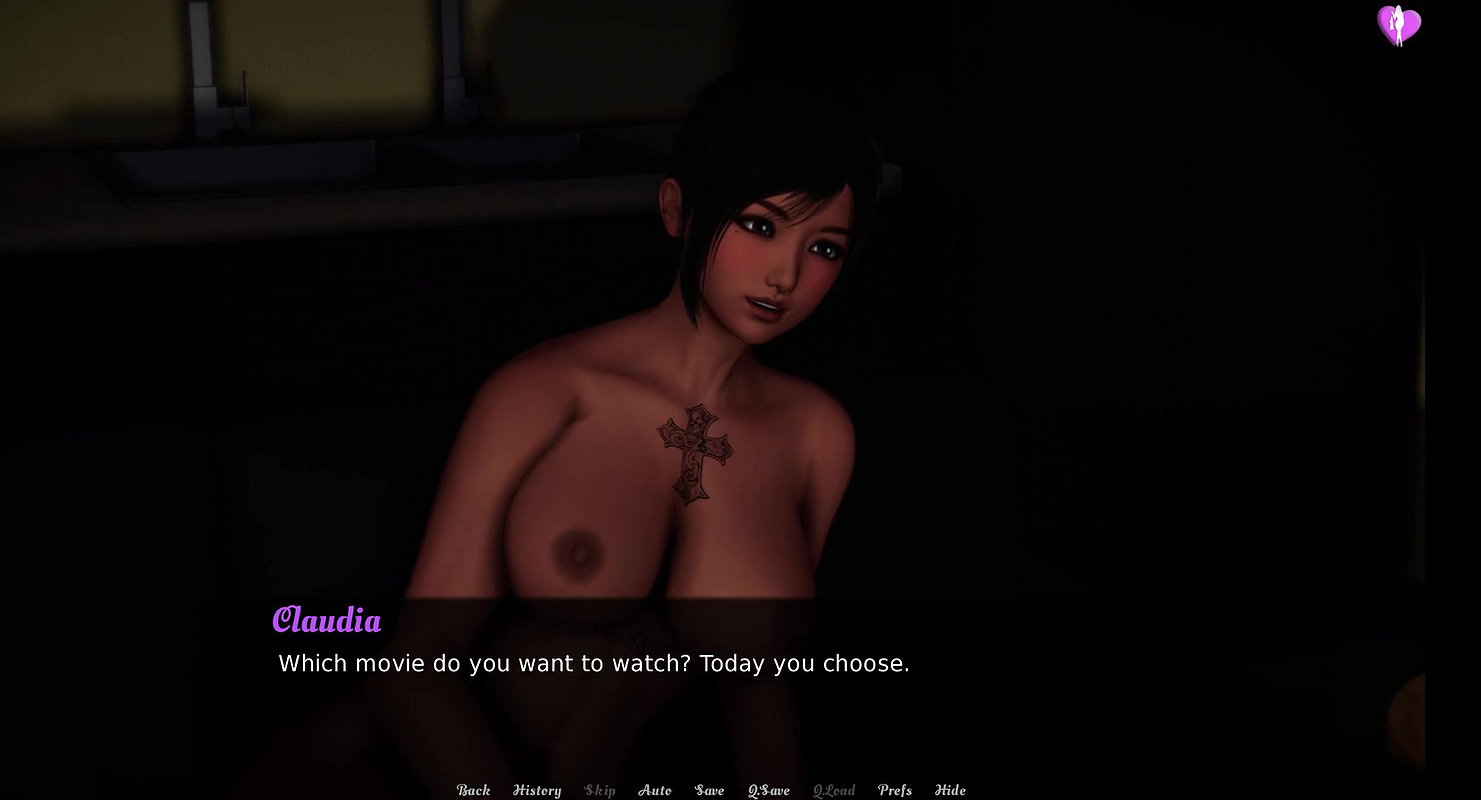Go Back to the previous dialogue line

pos(473,790)
